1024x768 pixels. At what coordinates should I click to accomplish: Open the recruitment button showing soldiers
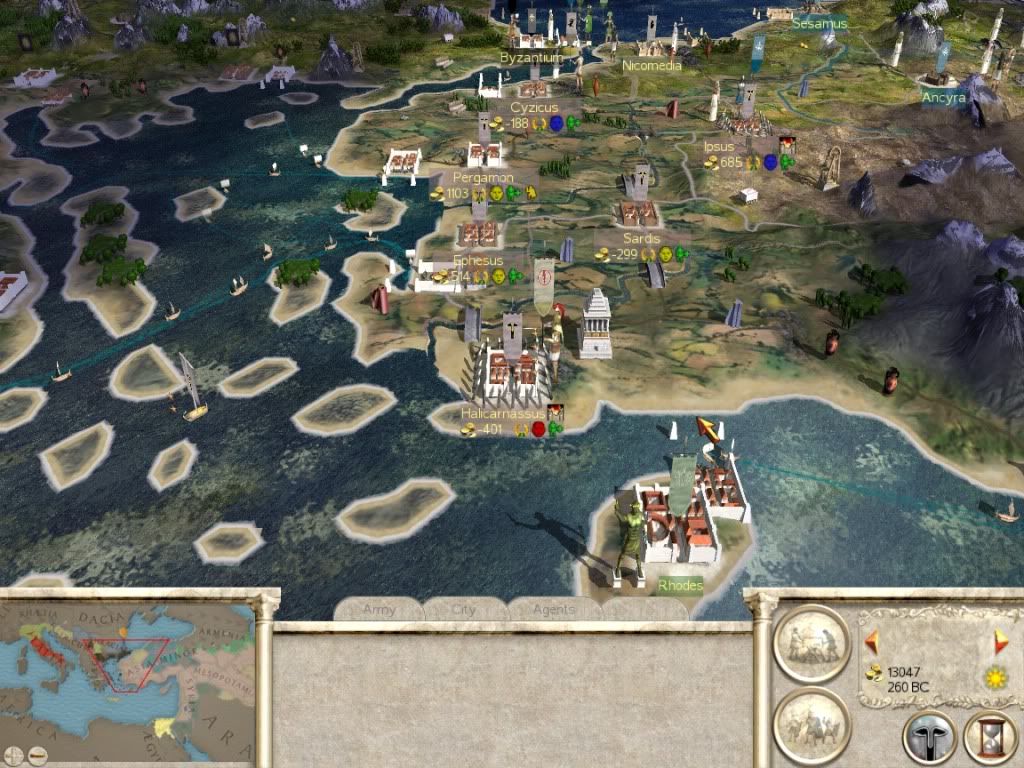(x=811, y=725)
